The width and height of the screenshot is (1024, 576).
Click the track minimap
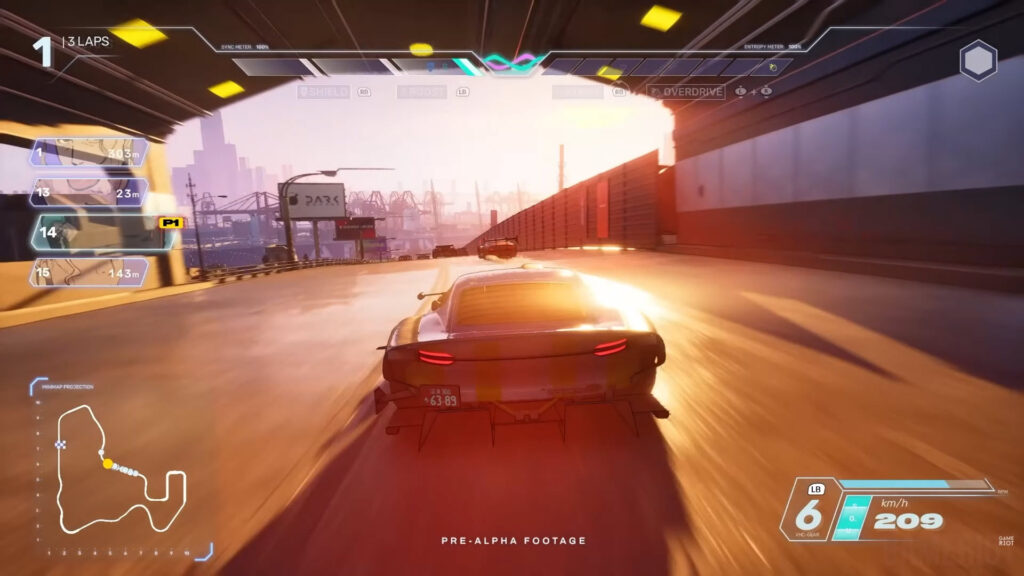[118, 470]
